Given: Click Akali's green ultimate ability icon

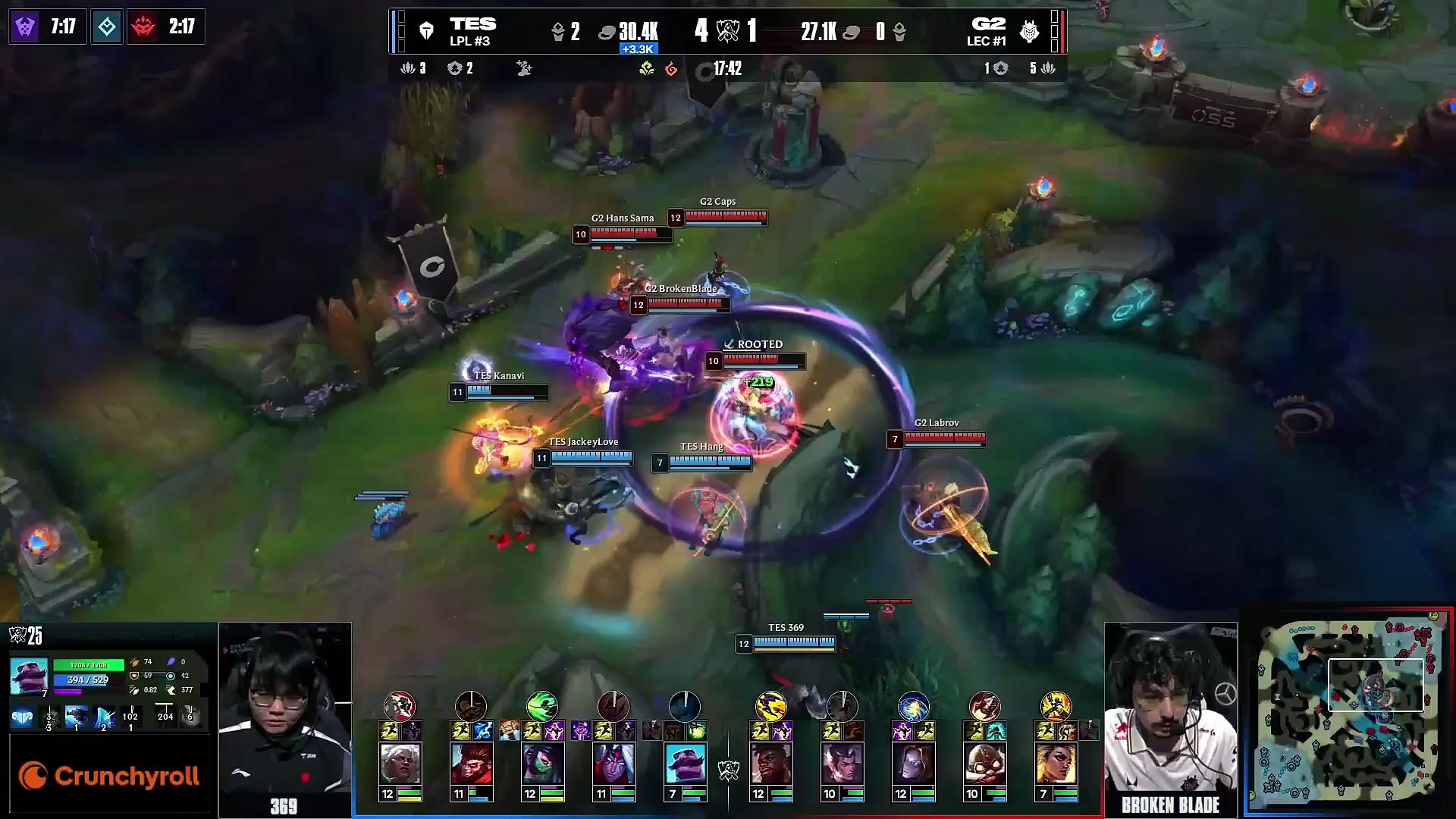Looking at the screenshot, I should pos(542,706).
